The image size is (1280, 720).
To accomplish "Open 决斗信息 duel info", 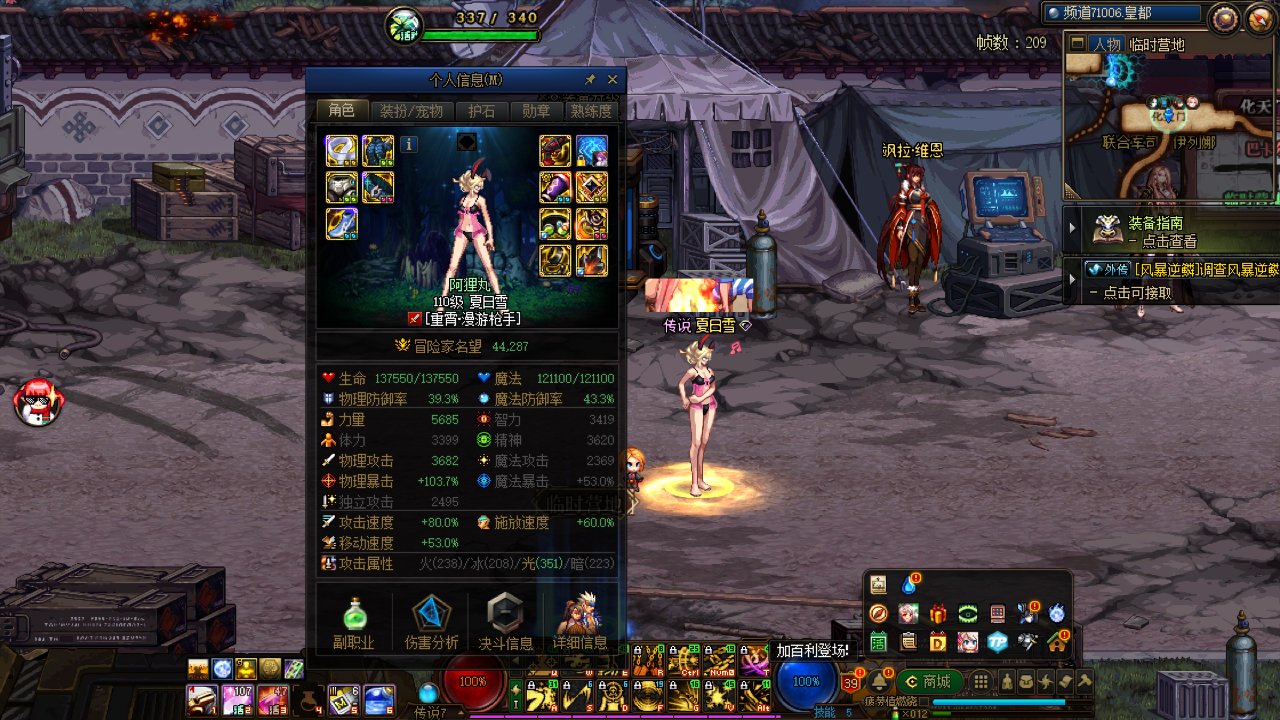I will tap(505, 622).
